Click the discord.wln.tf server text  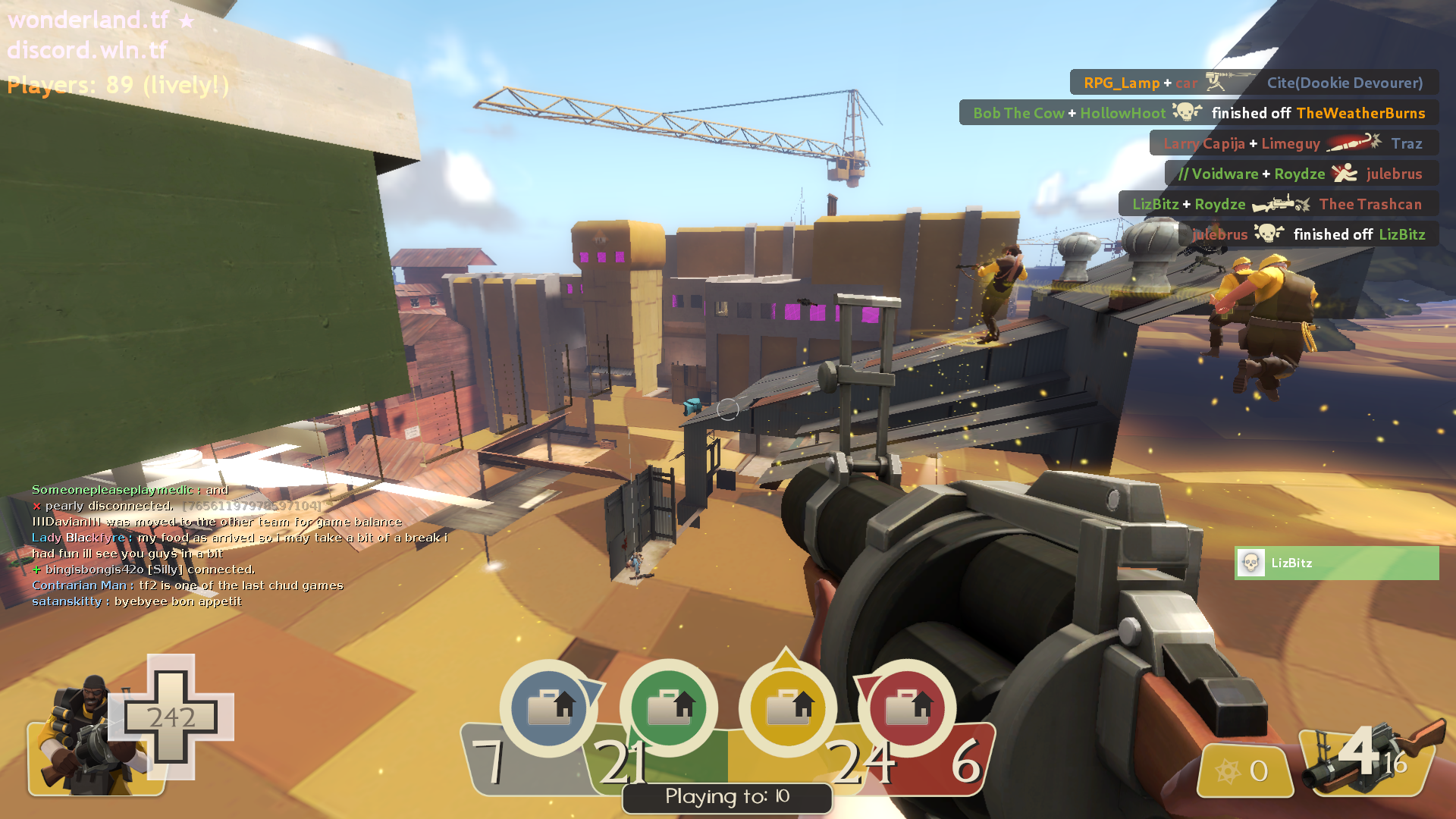[87, 50]
